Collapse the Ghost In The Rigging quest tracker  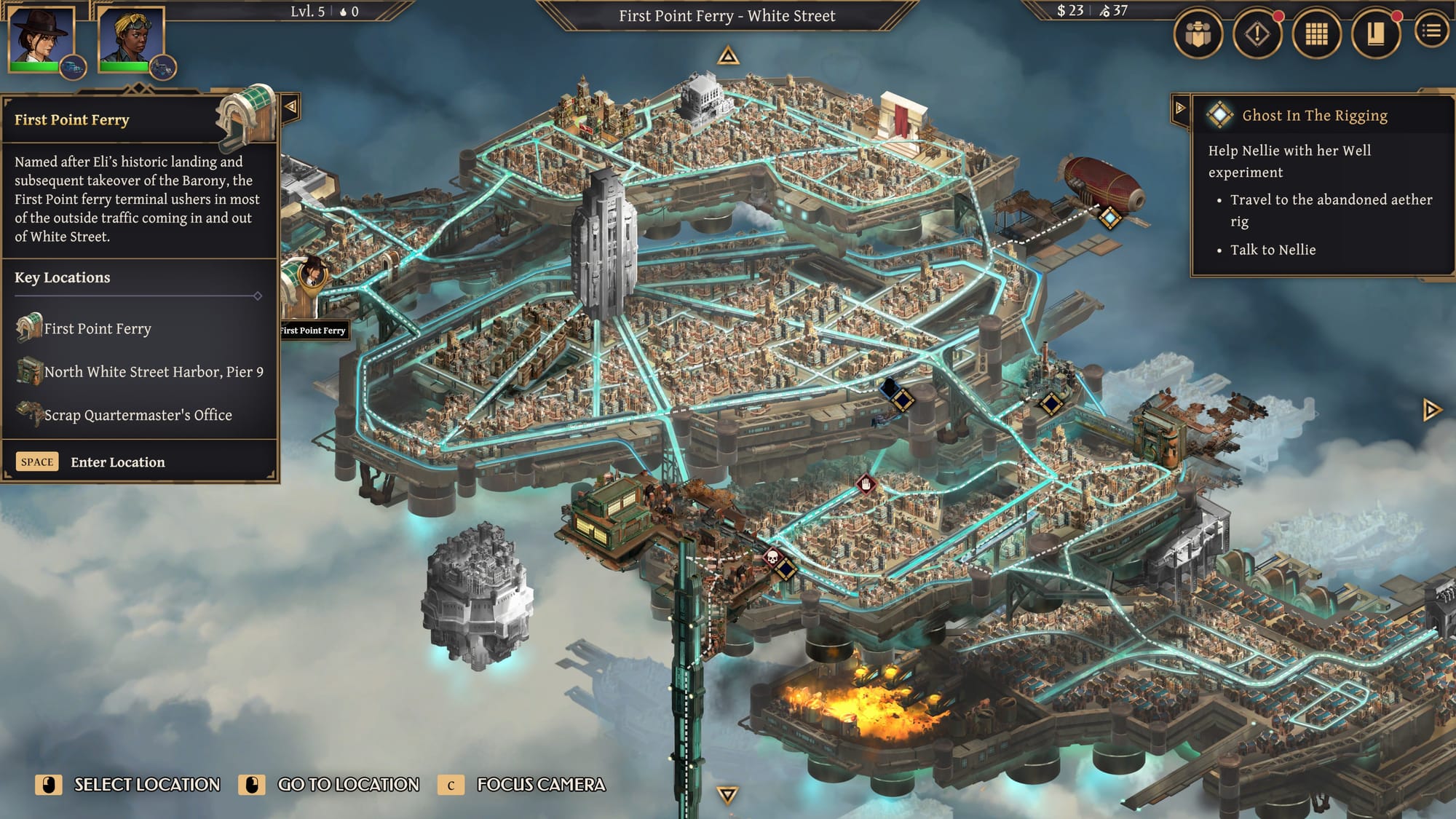pos(1179,108)
